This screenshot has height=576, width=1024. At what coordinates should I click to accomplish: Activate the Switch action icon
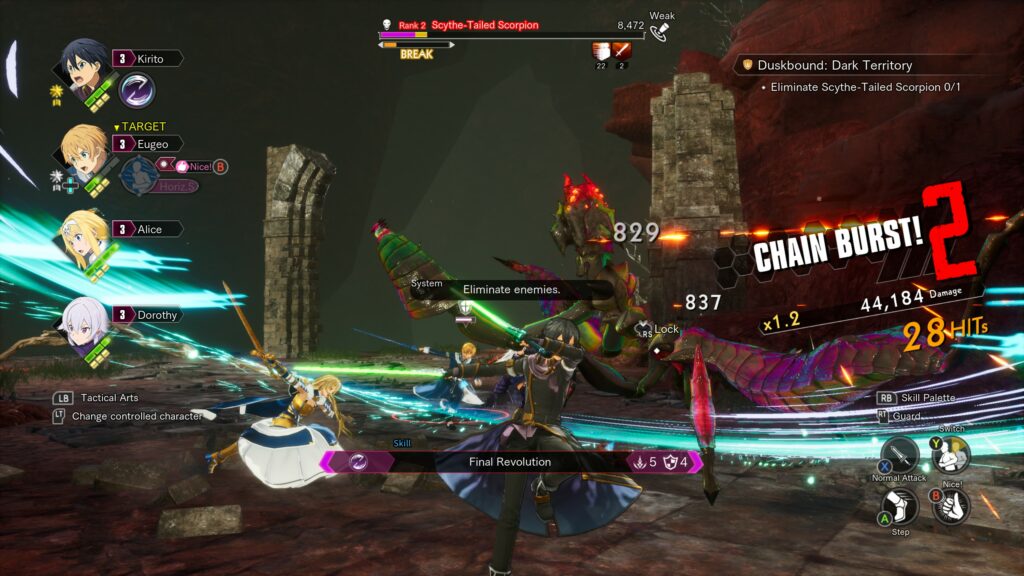pyautogui.click(x=950, y=456)
